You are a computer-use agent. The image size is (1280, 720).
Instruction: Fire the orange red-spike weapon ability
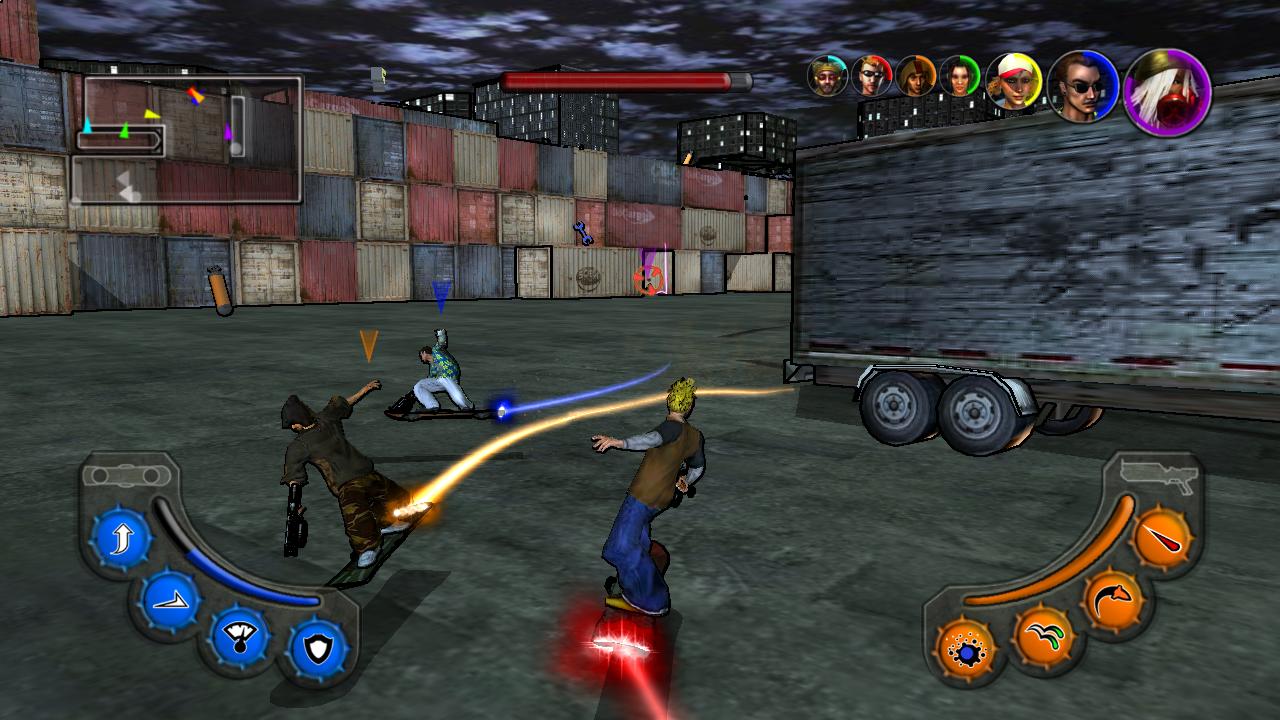[x=1162, y=541]
